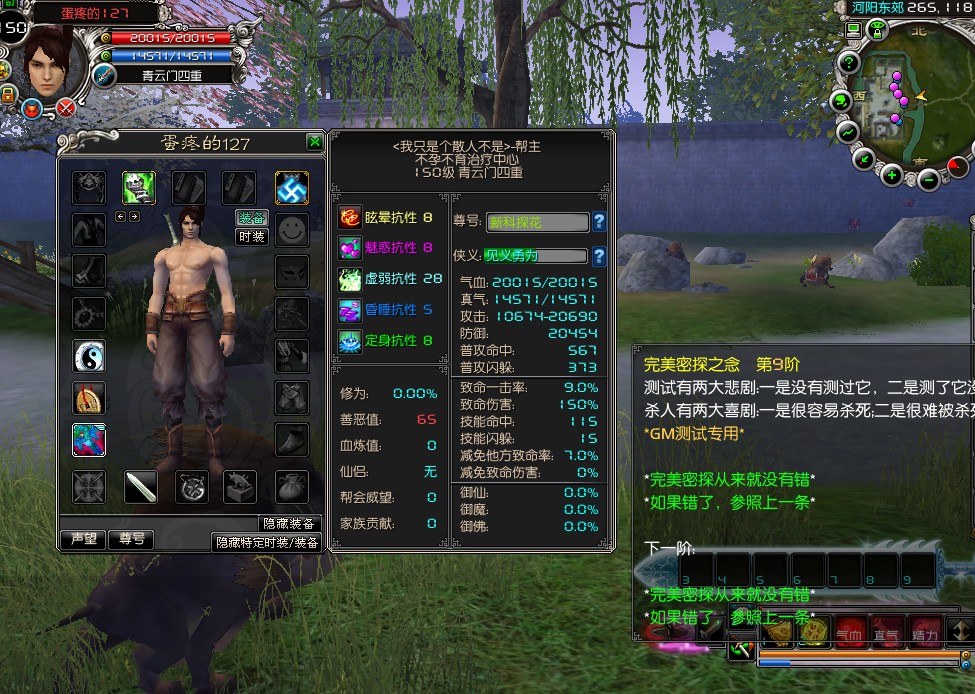Close the character equipment window

coord(315,142)
